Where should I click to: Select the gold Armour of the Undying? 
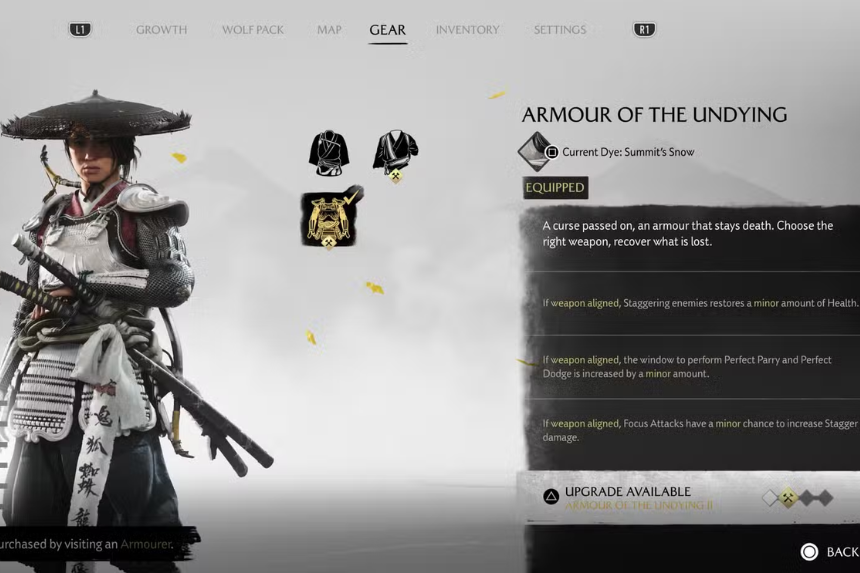pyautogui.click(x=330, y=219)
